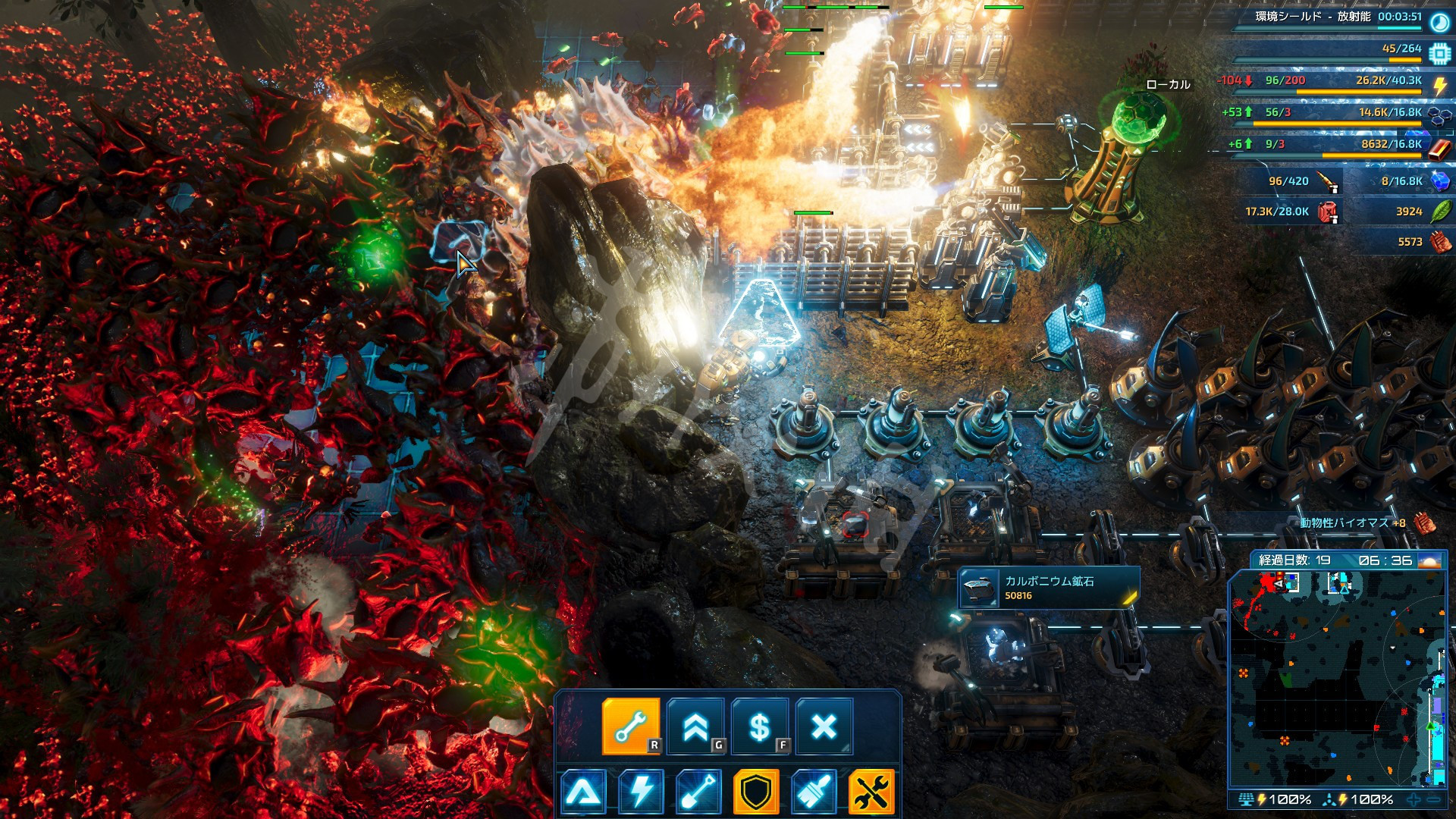Screen dimensions: 1456x819
Task: Activate the sell dollar-sign tool
Action: (760, 726)
